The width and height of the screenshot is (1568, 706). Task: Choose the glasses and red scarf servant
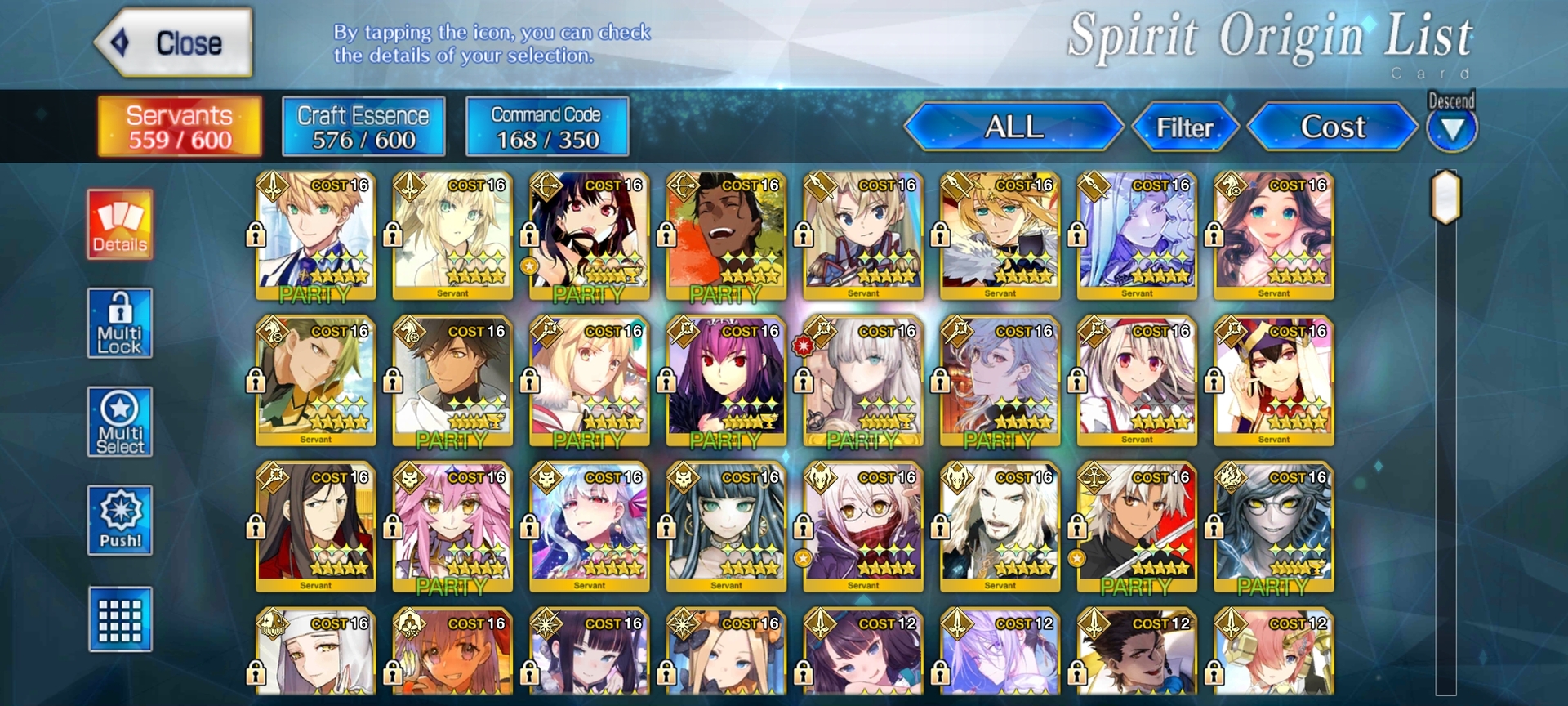click(x=863, y=528)
